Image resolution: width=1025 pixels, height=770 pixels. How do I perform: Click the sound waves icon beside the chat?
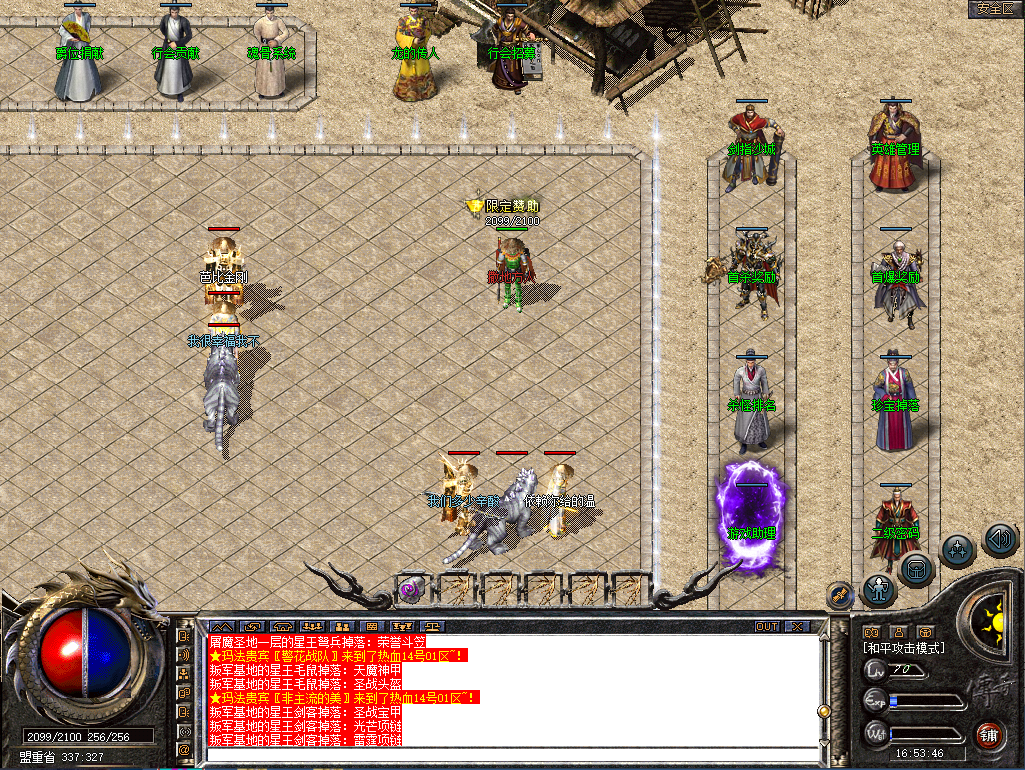[x=185, y=654]
